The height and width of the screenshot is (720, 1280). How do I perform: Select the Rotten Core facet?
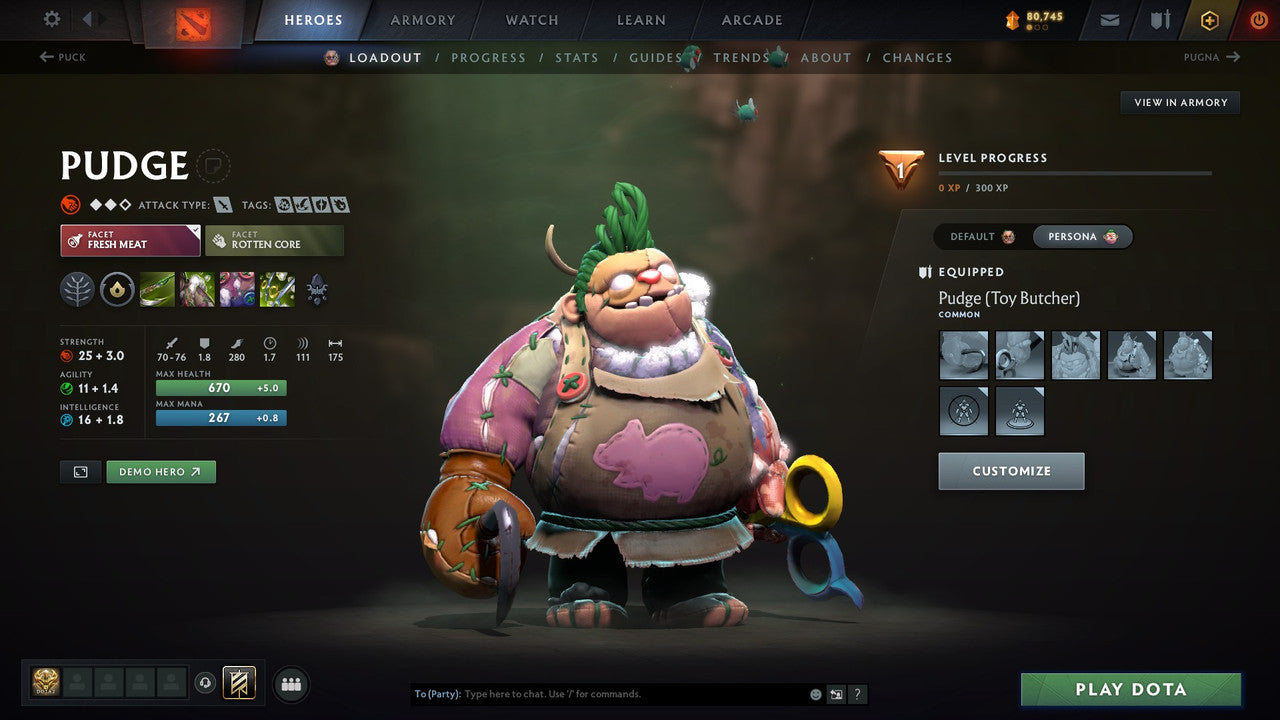(x=275, y=240)
